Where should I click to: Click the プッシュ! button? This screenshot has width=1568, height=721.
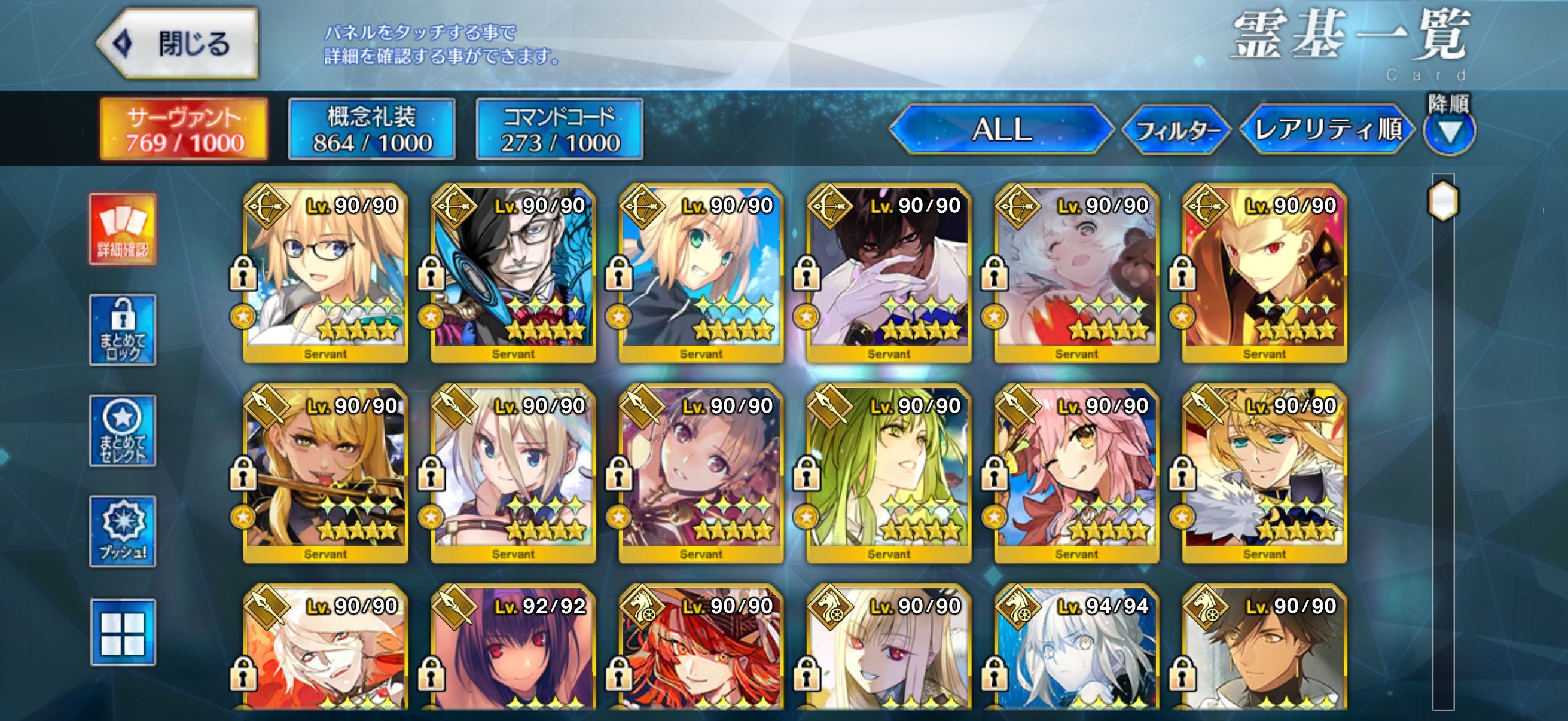123,531
